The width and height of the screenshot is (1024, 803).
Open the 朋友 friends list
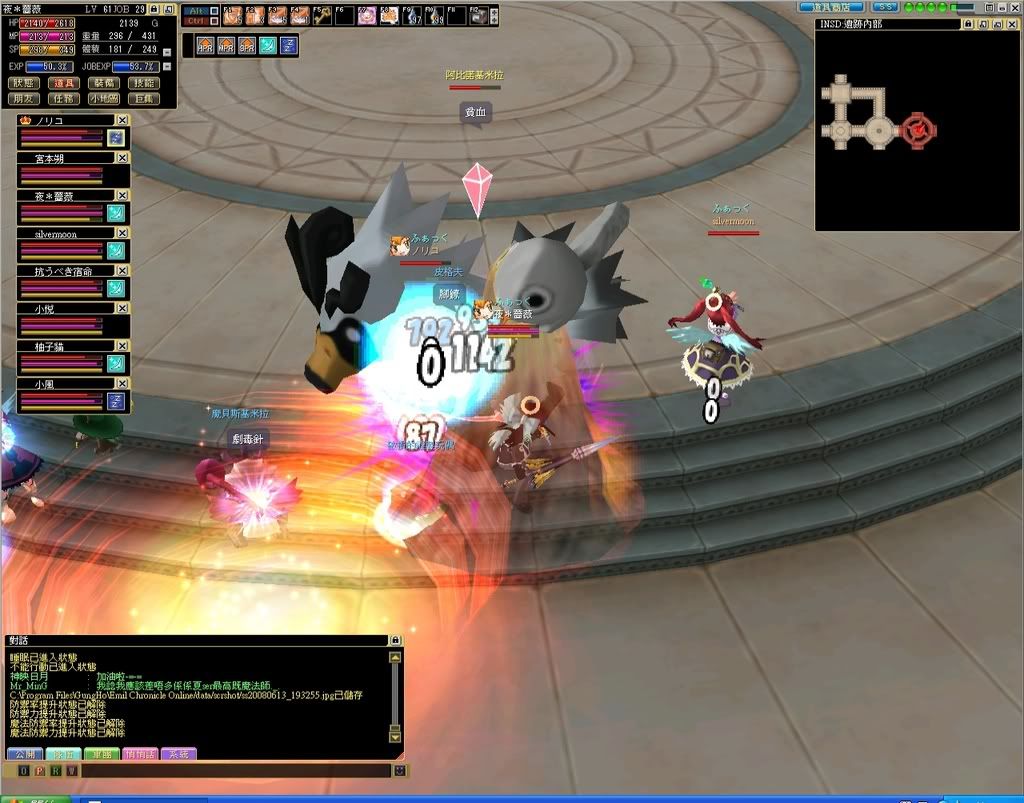pyautogui.click(x=24, y=98)
